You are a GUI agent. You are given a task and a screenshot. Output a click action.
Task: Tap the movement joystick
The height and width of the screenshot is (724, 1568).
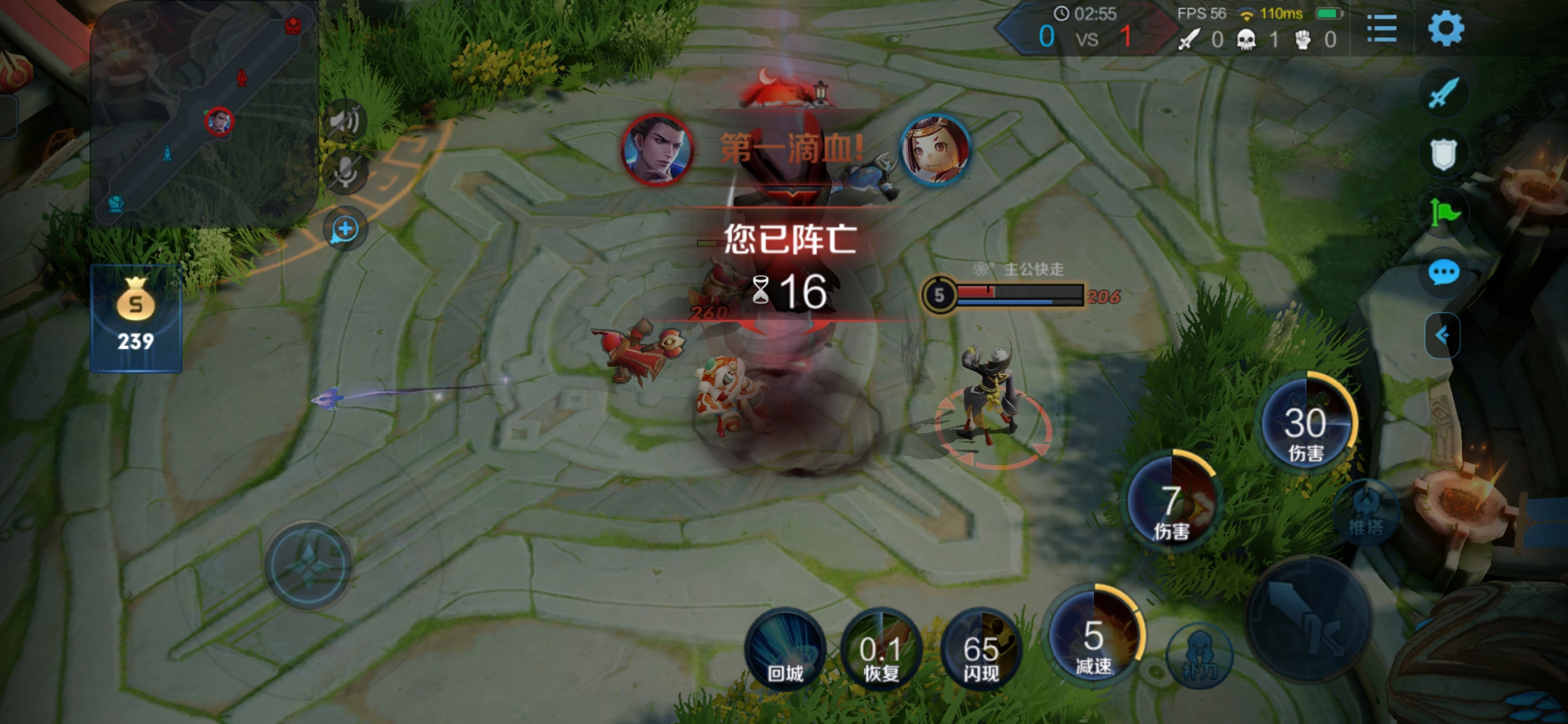308,565
